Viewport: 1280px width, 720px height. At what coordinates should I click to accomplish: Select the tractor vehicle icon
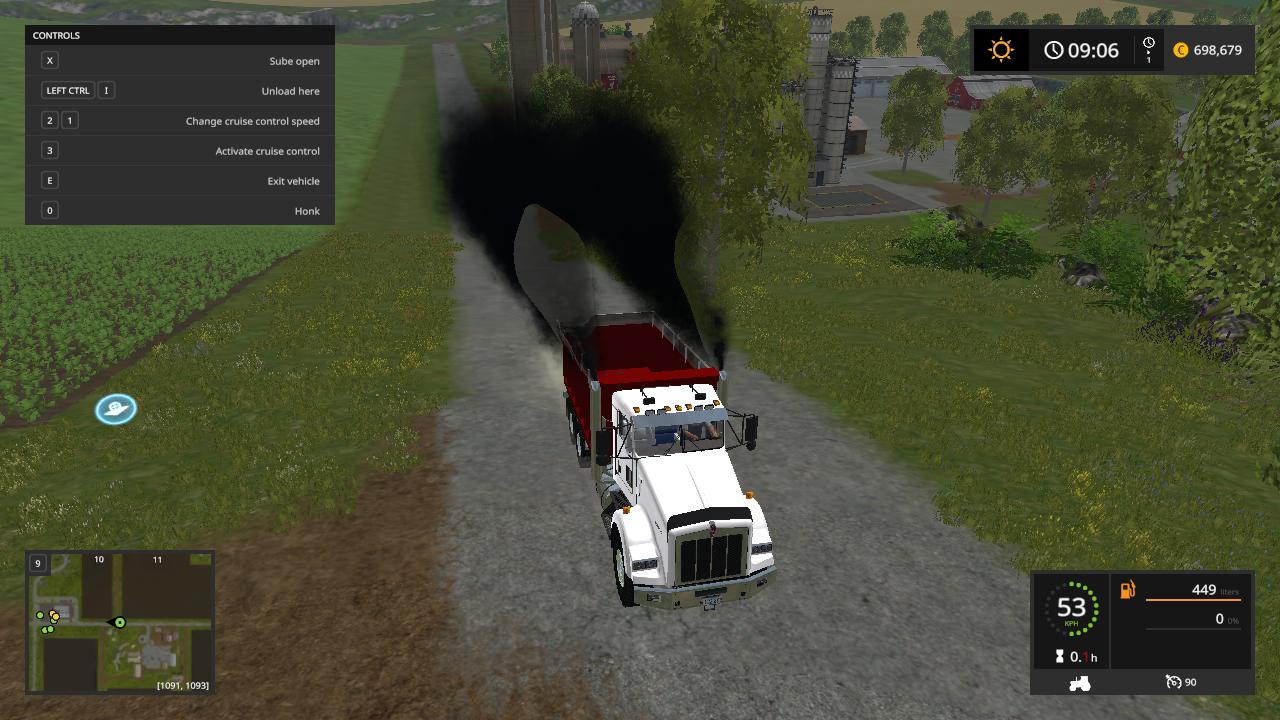(x=1080, y=683)
